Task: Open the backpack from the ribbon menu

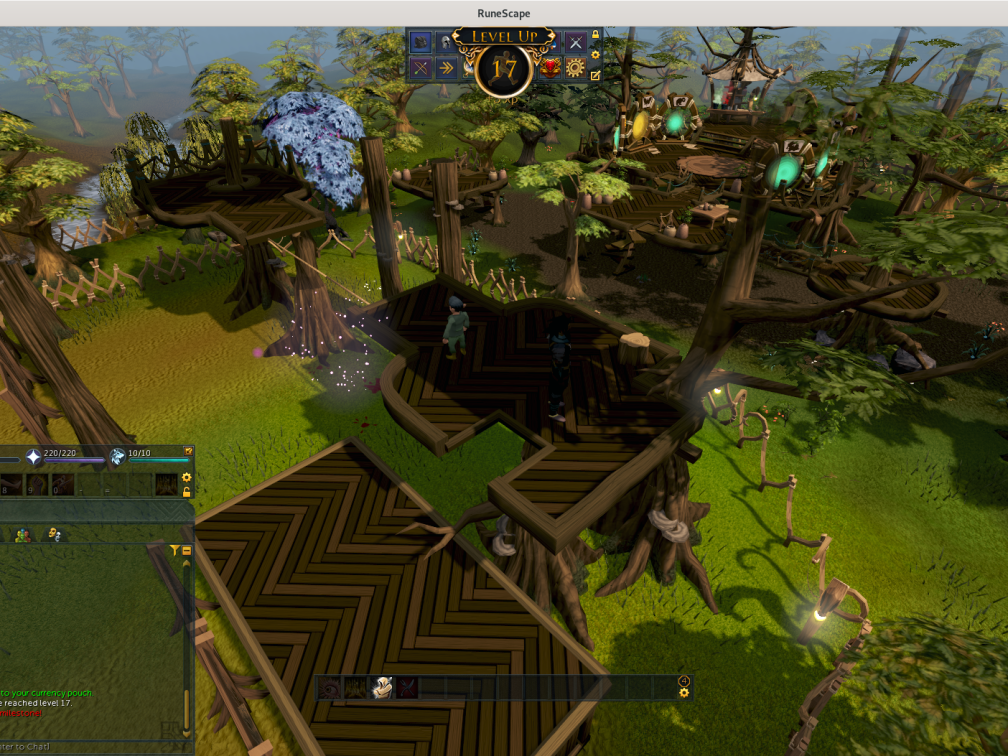Action: 420,42
